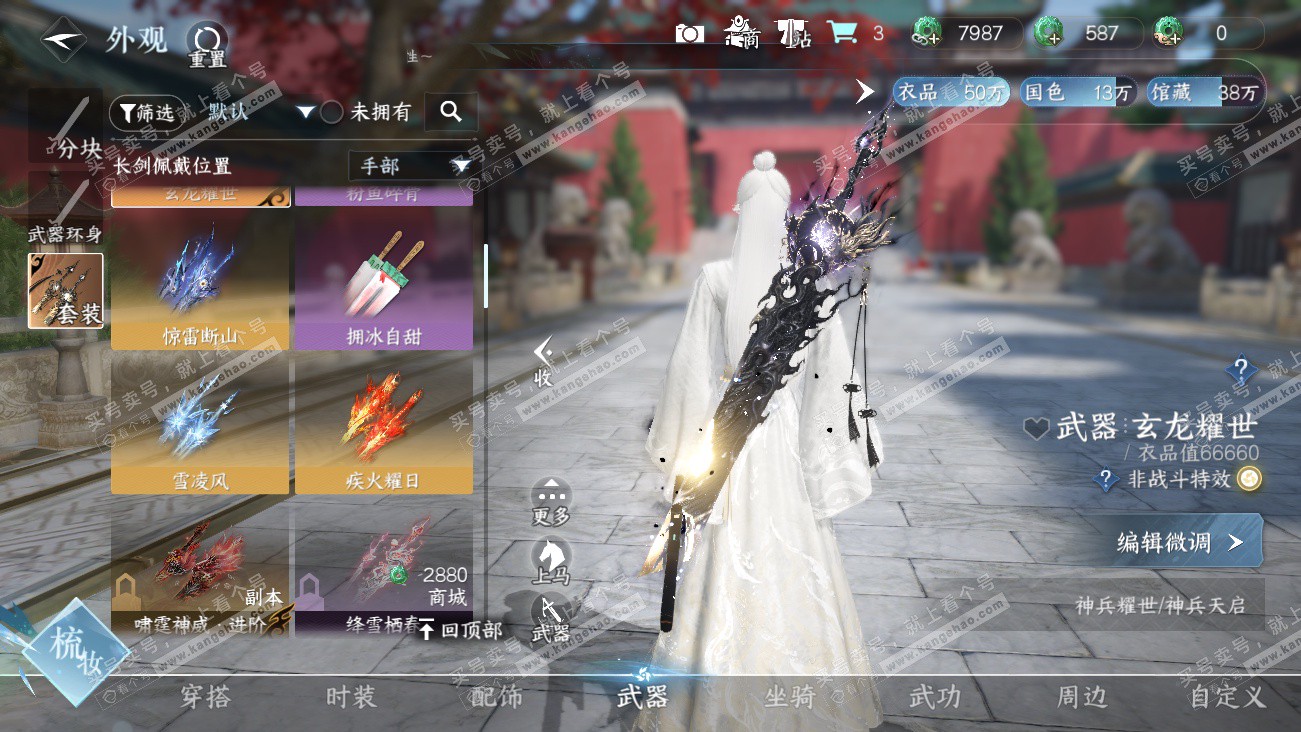The height and width of the screenshot is (732, 1301).
Task: Open the 手部 wear position dropdown
Action: point(409,166)
